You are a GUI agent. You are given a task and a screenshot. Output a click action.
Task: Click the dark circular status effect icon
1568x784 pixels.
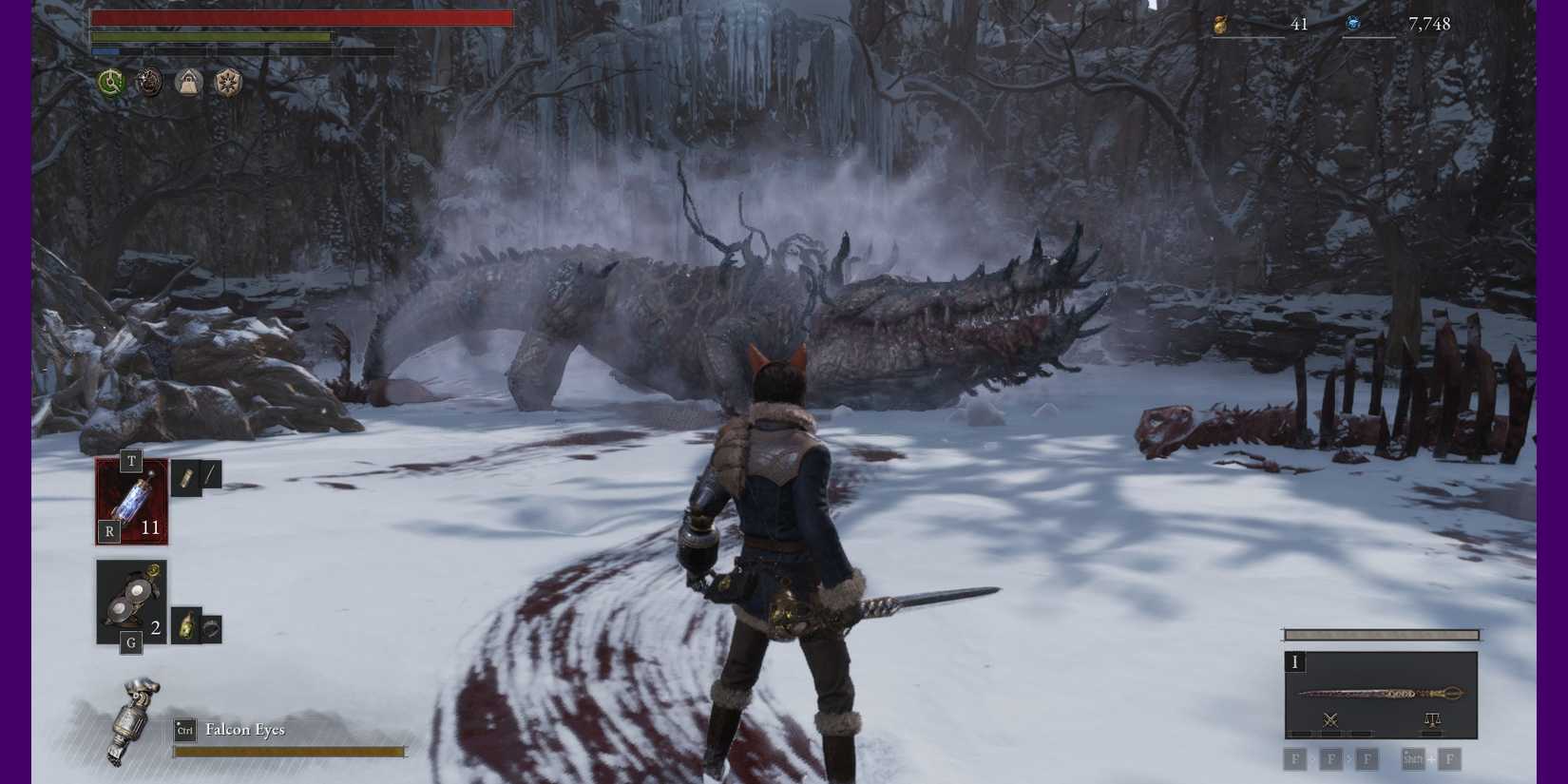pyautogui.click(x=149, y=82)
